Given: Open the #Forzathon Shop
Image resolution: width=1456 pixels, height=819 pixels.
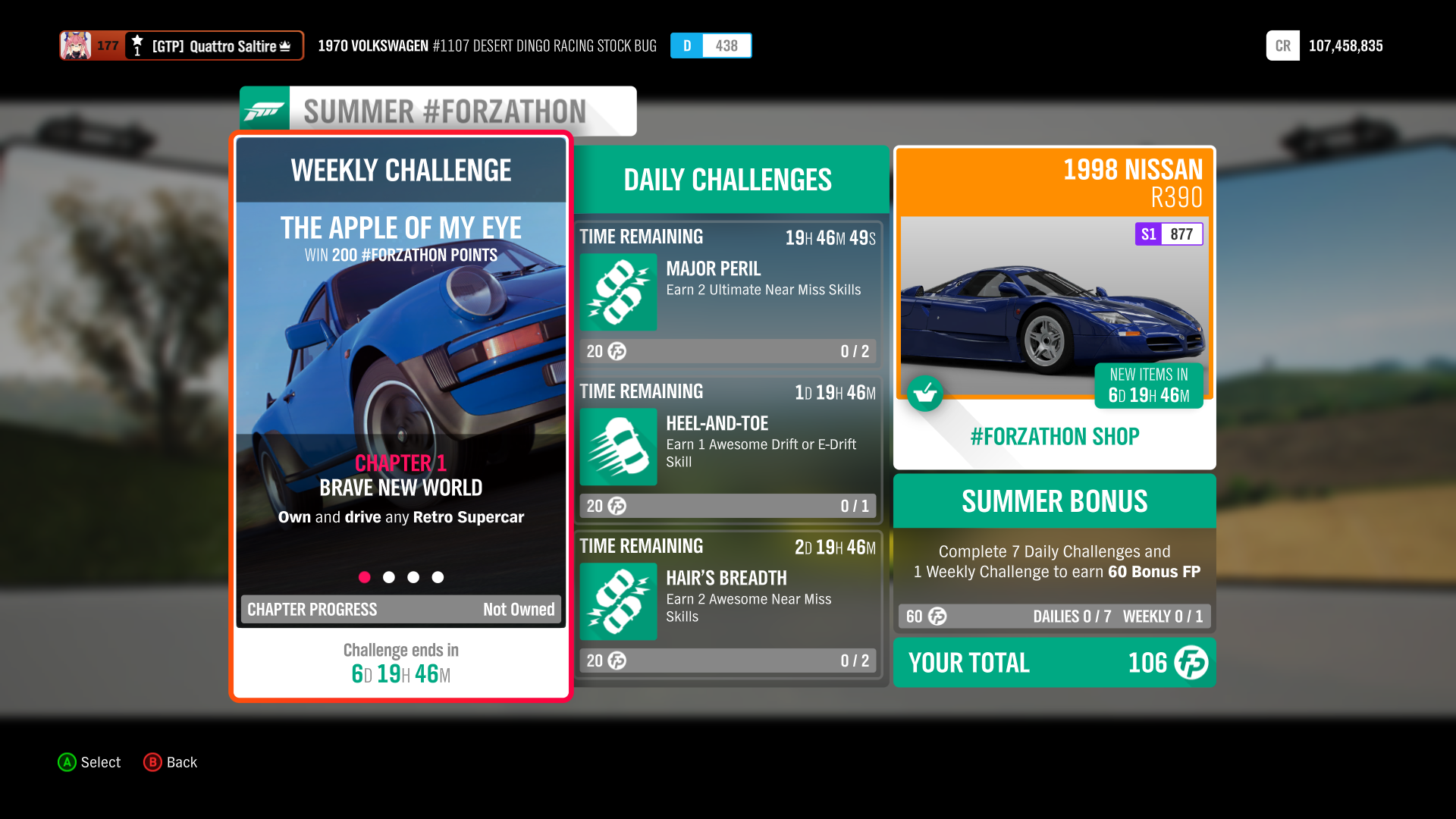Looking at the screenshot, I should click(1054, 436).
